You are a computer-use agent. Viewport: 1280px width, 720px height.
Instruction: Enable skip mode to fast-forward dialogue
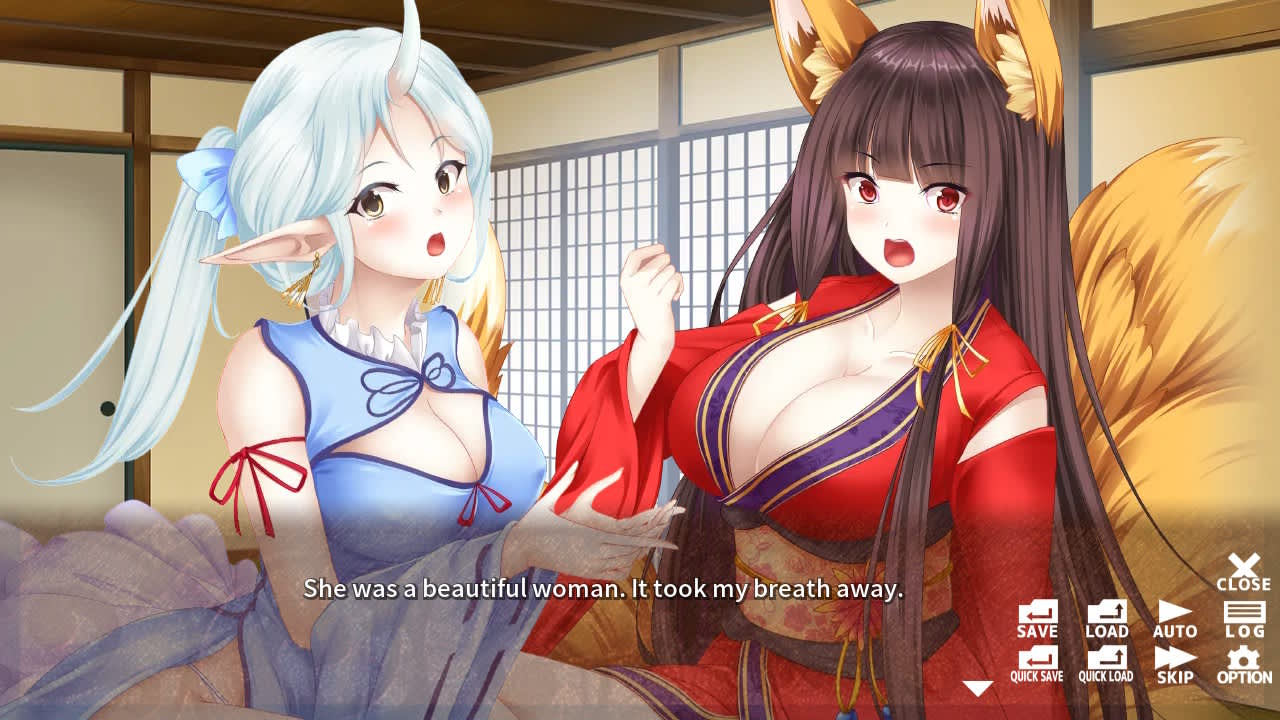click(1175, 660)
